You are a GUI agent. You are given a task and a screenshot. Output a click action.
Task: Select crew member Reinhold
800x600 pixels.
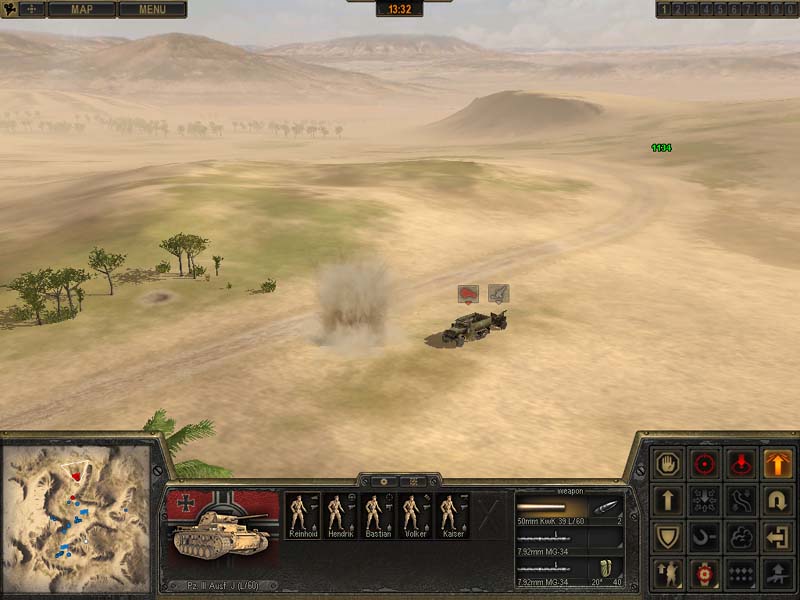pos(303,516)
